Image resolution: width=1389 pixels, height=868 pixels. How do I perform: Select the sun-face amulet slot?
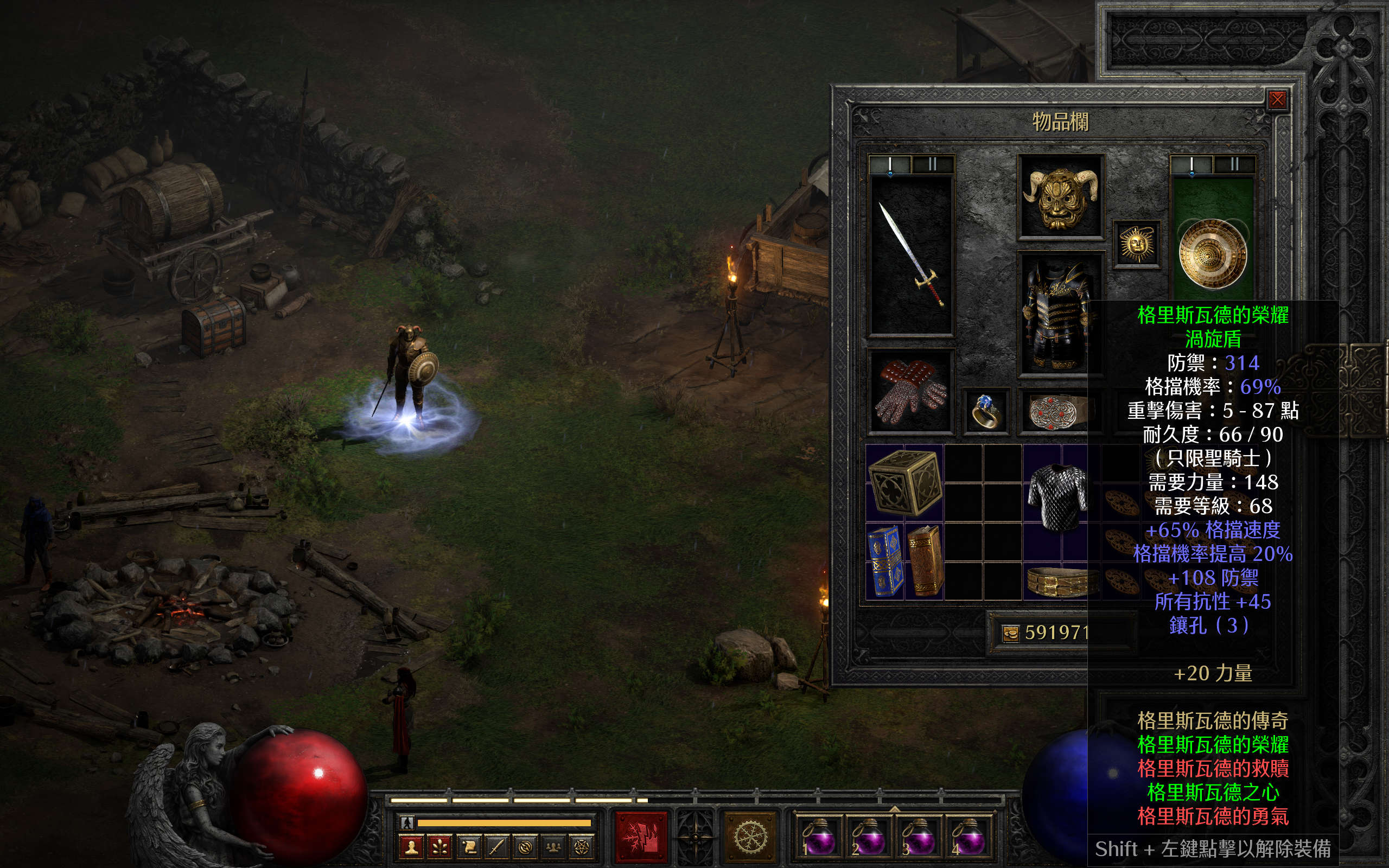click(x=1137, y=245)
